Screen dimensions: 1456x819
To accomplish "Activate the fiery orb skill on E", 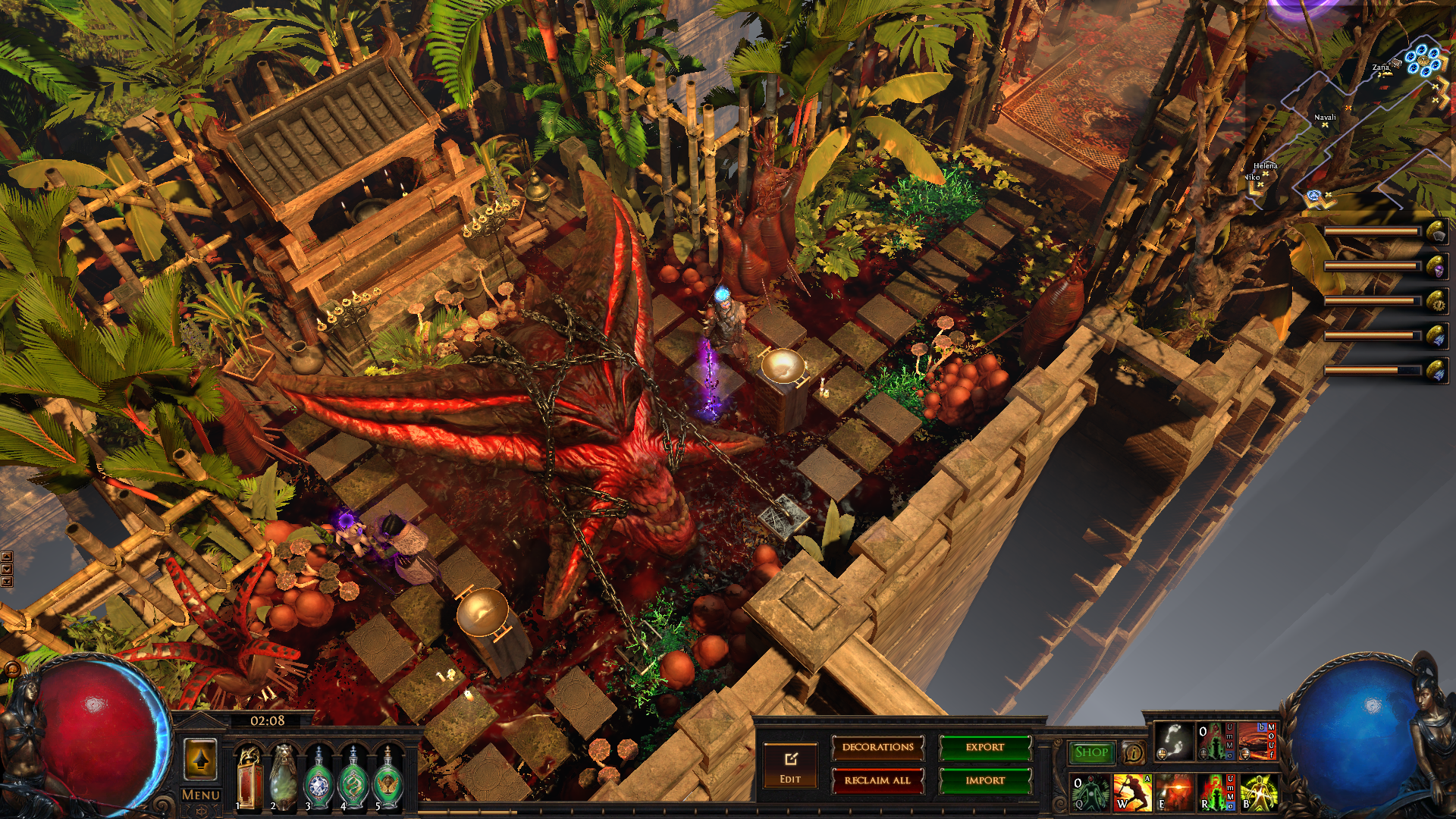I will tap(1174, 792).
